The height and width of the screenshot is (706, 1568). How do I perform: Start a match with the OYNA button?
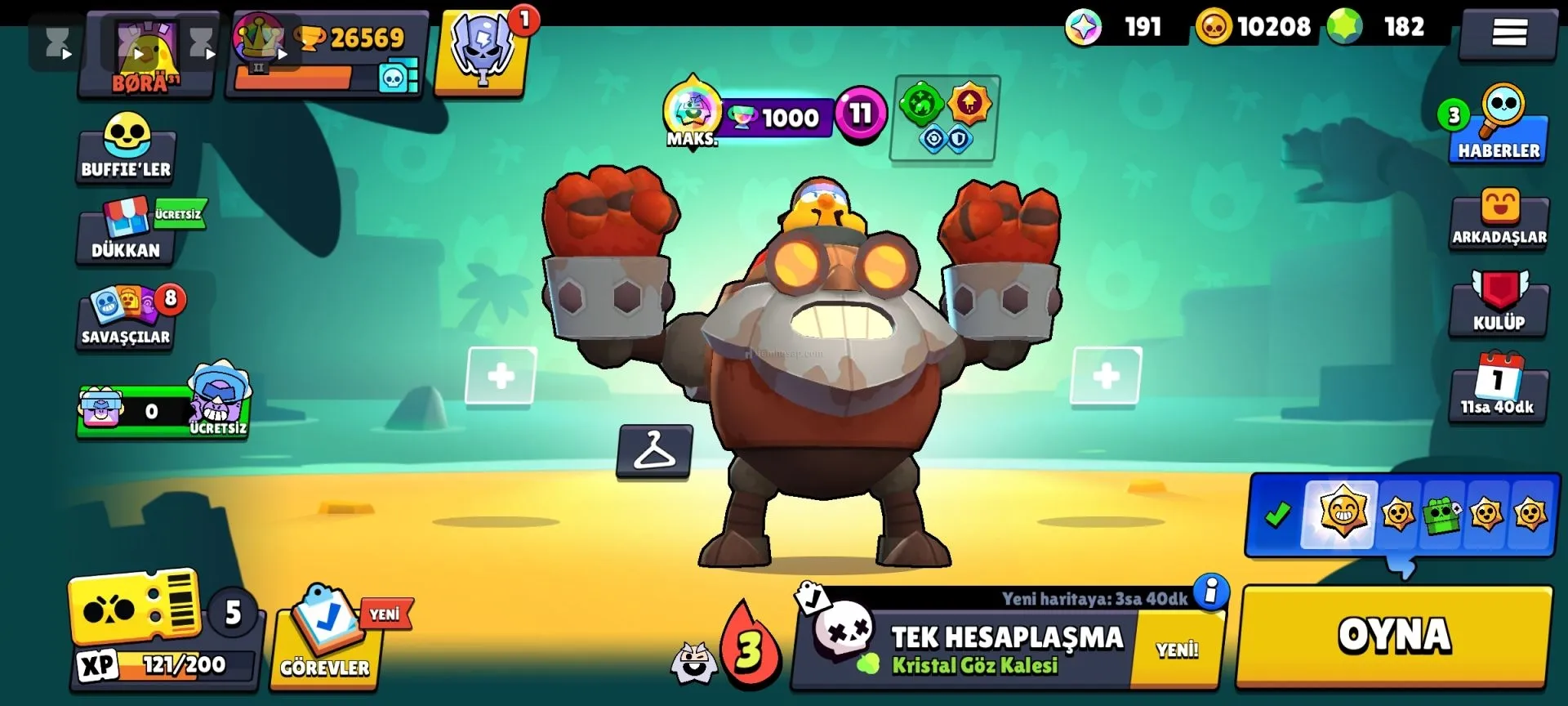(x=1394, y=636)
